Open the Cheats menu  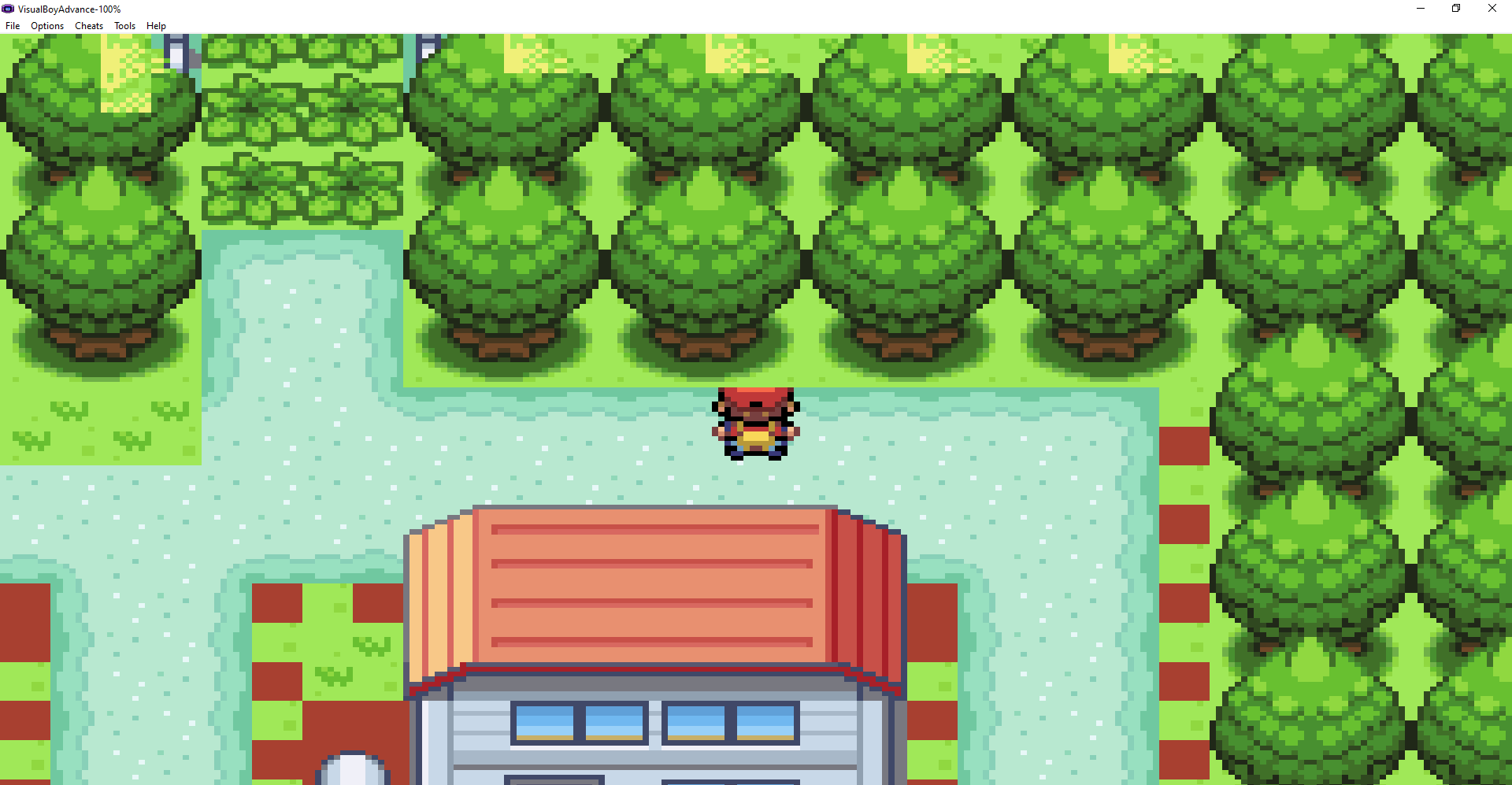(x=88, y=25)
